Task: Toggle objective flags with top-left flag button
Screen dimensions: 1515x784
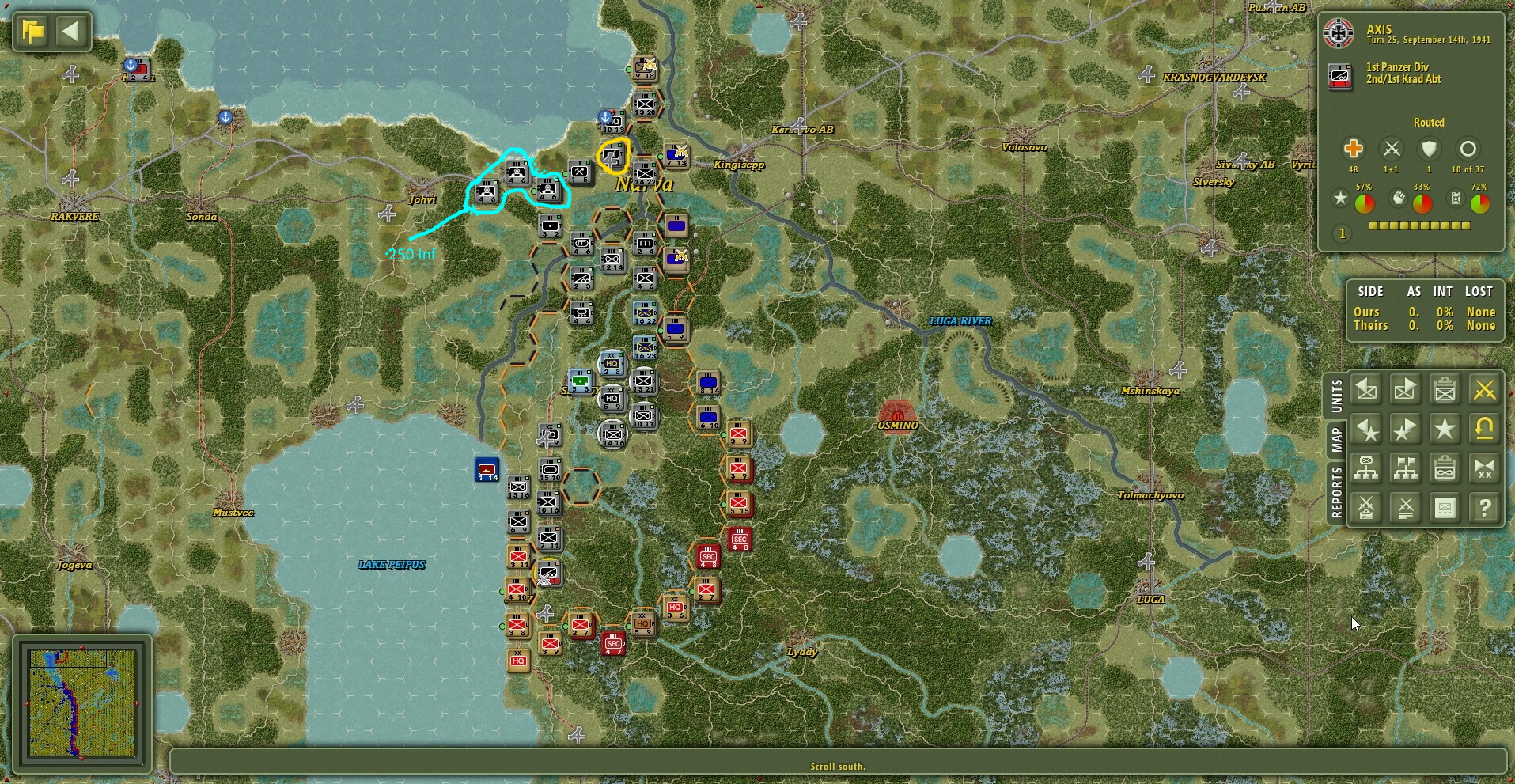Action: [31, 31]
